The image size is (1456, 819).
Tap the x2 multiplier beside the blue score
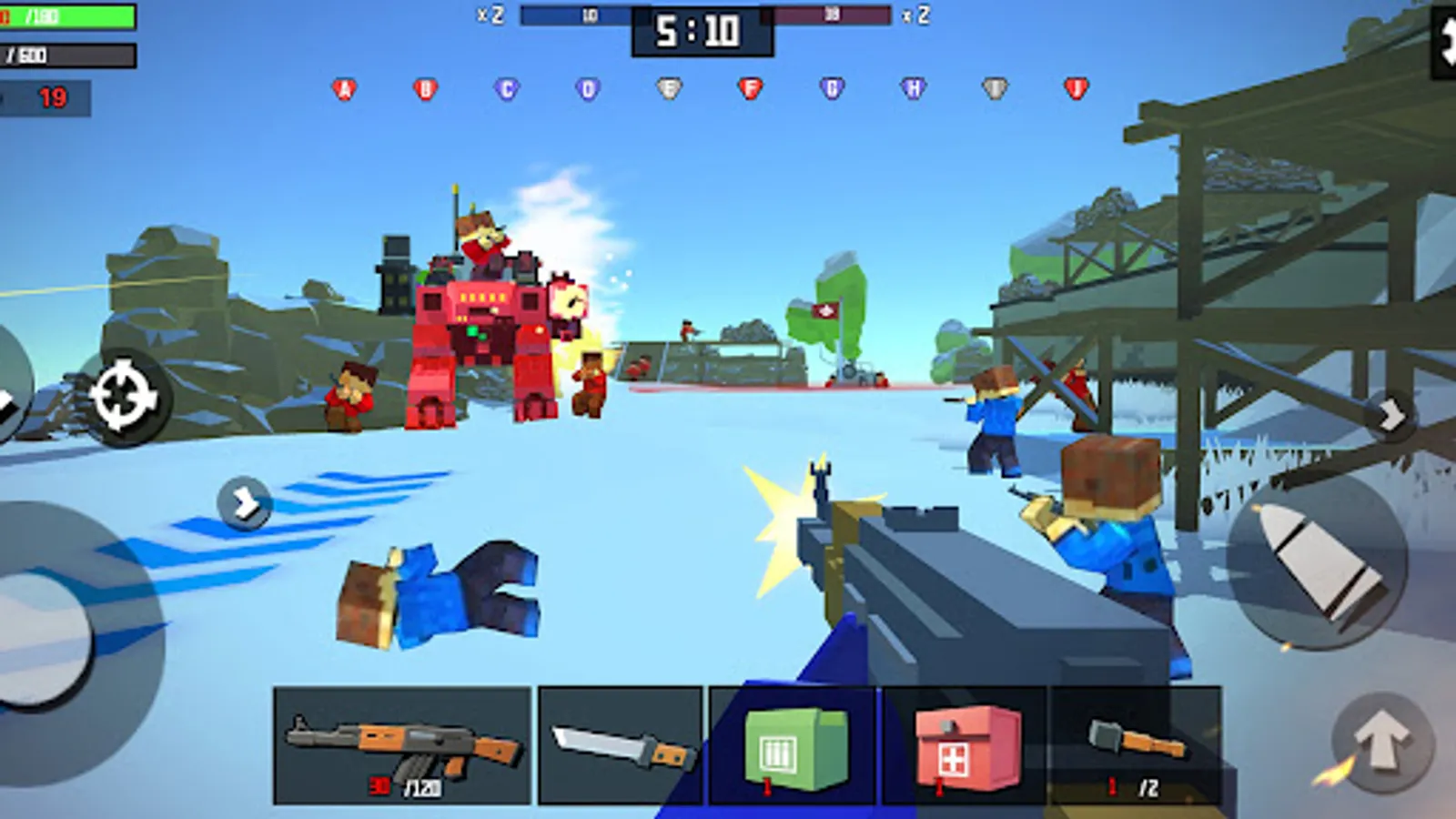[490, 14]
